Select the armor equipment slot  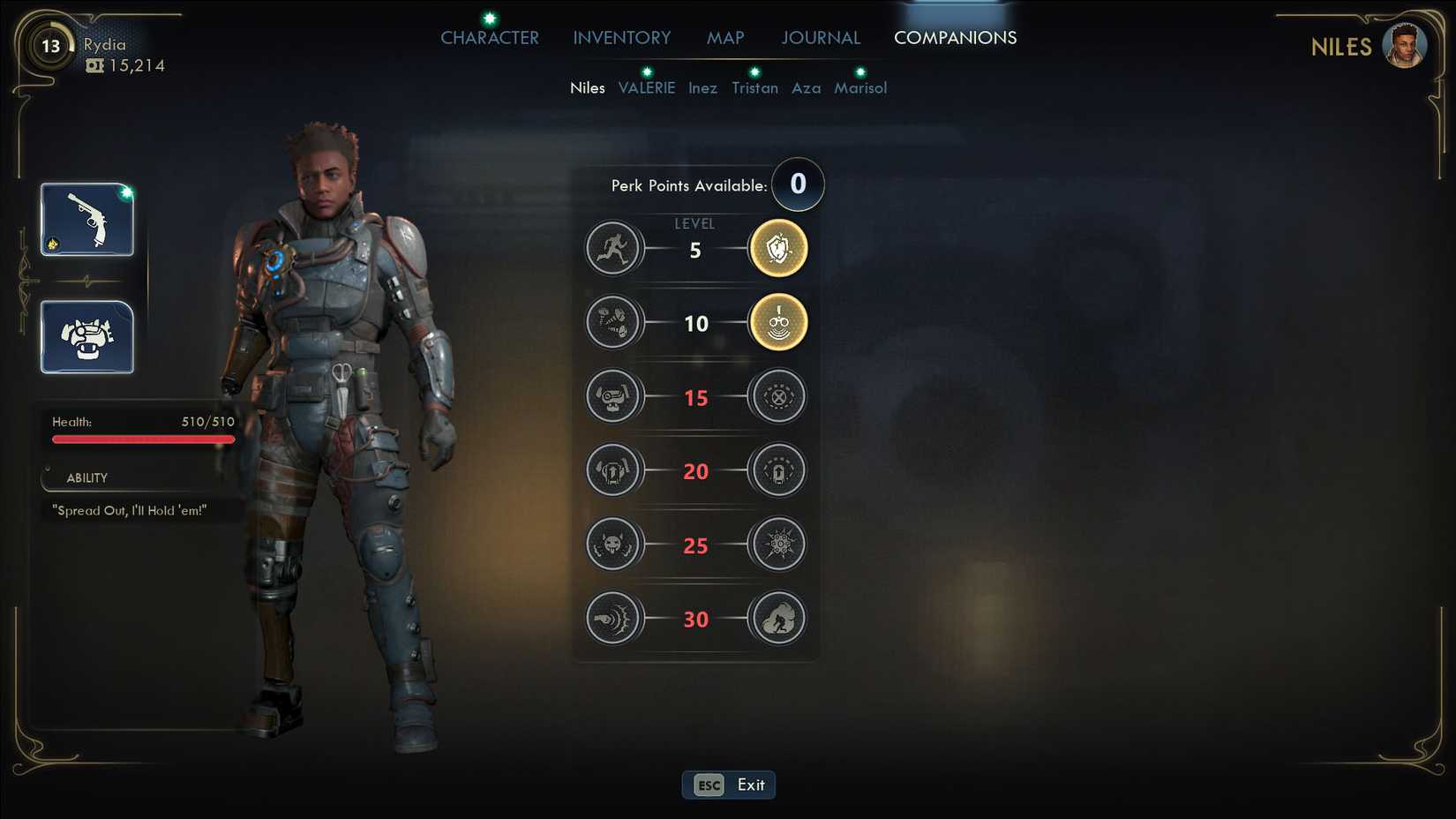tap(87, 337)
